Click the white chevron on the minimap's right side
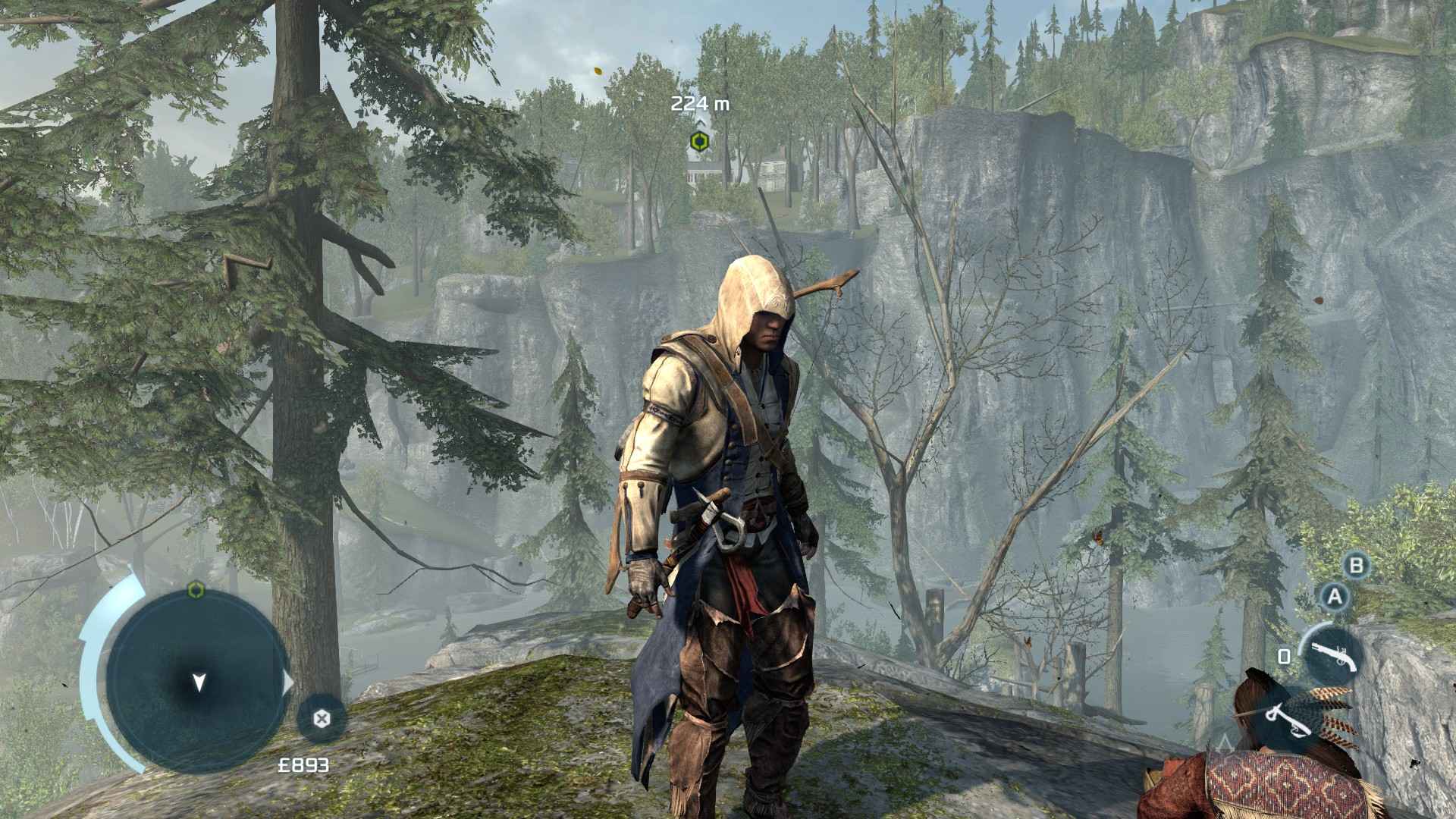Screen dimensions: 1456x819 coord(287,680)
